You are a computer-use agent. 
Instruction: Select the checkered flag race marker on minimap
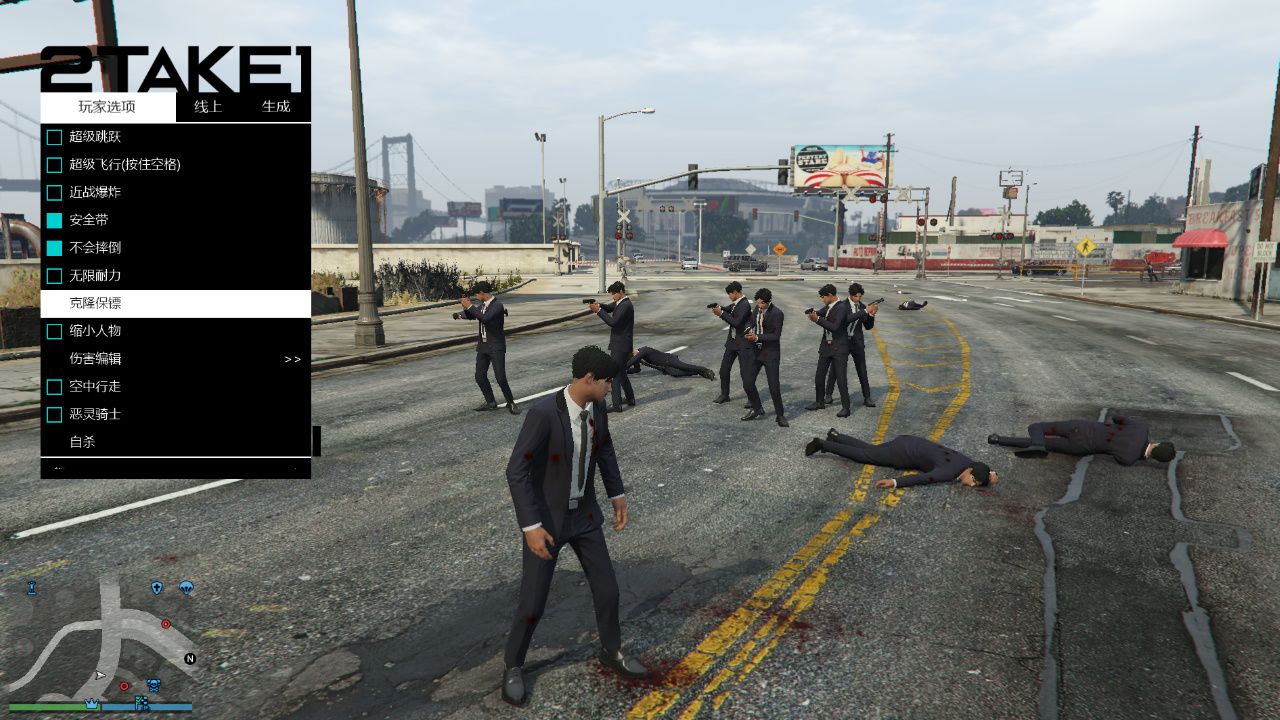(140, 702)
